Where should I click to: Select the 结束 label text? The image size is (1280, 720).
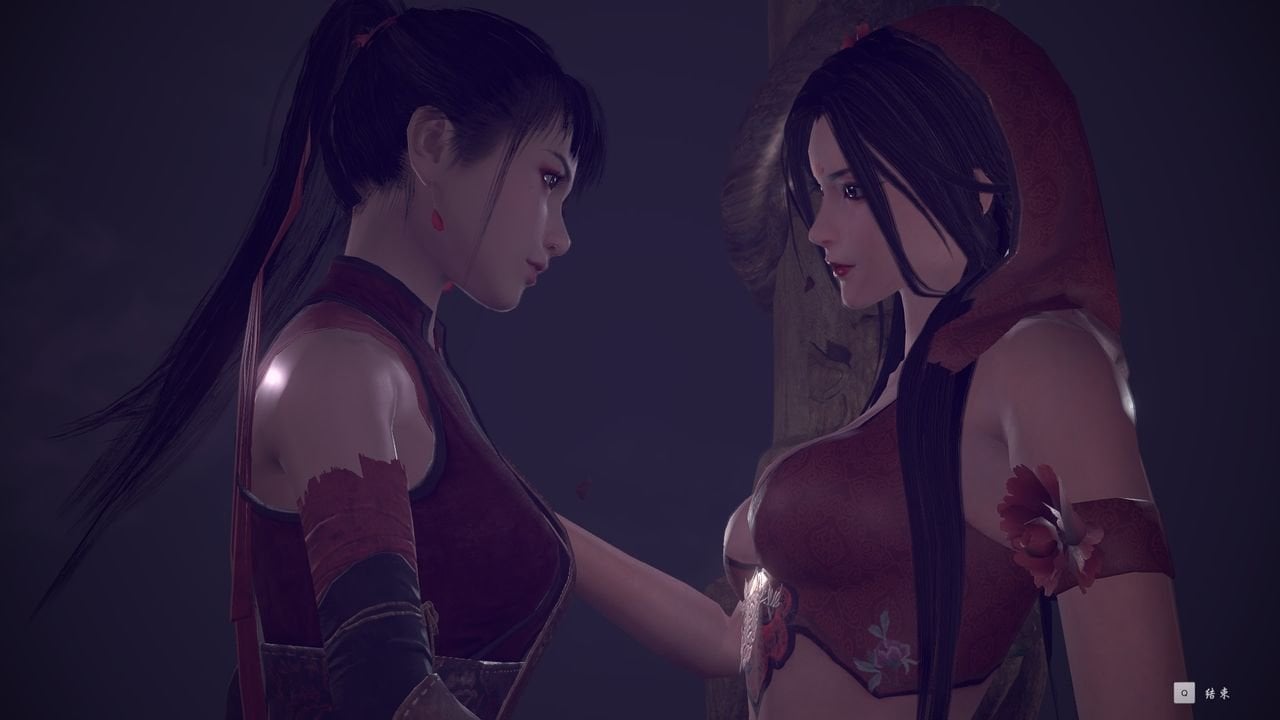[1216, 694]
